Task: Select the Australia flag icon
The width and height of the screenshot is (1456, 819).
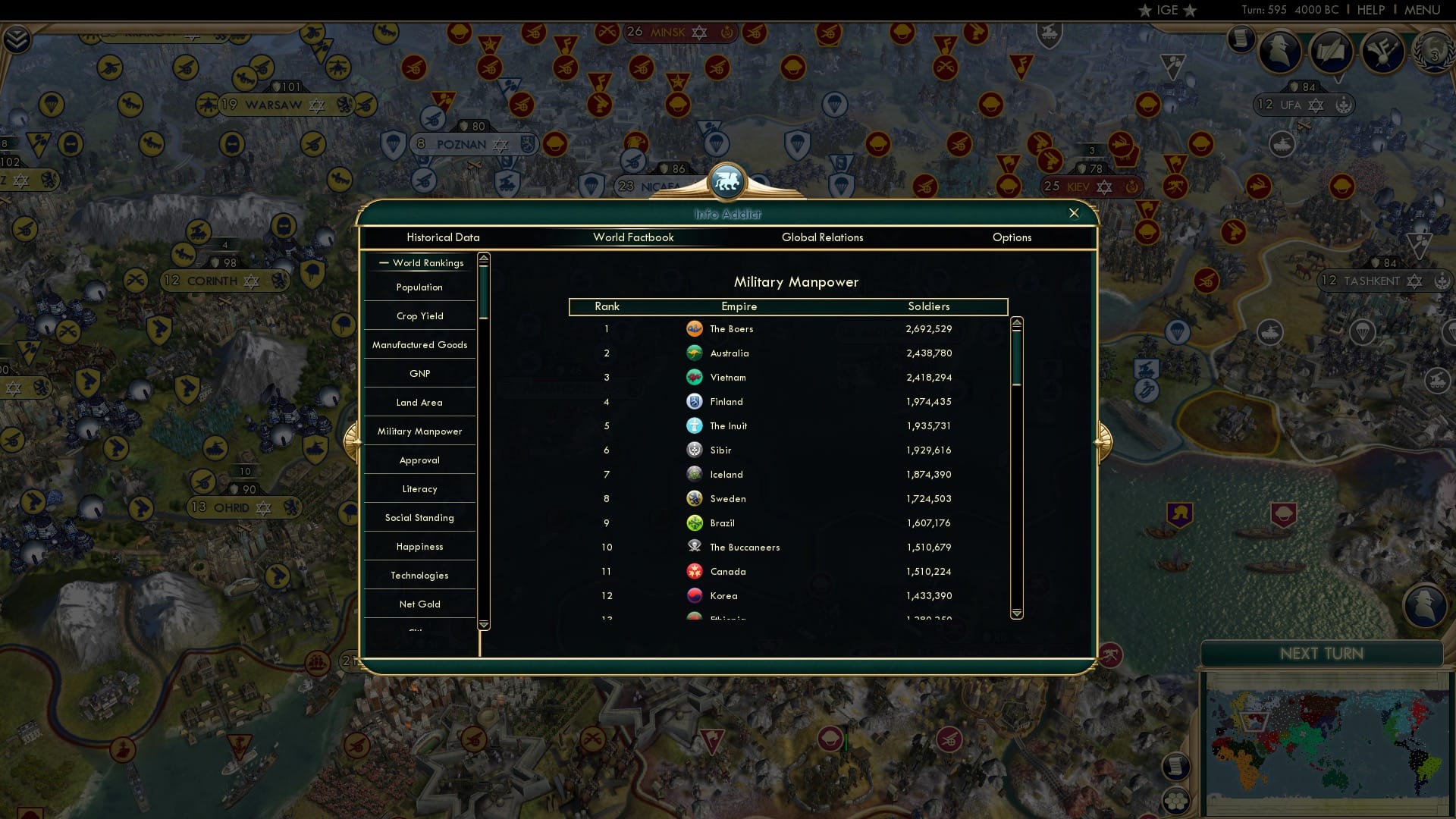Action: pos(695,353)
